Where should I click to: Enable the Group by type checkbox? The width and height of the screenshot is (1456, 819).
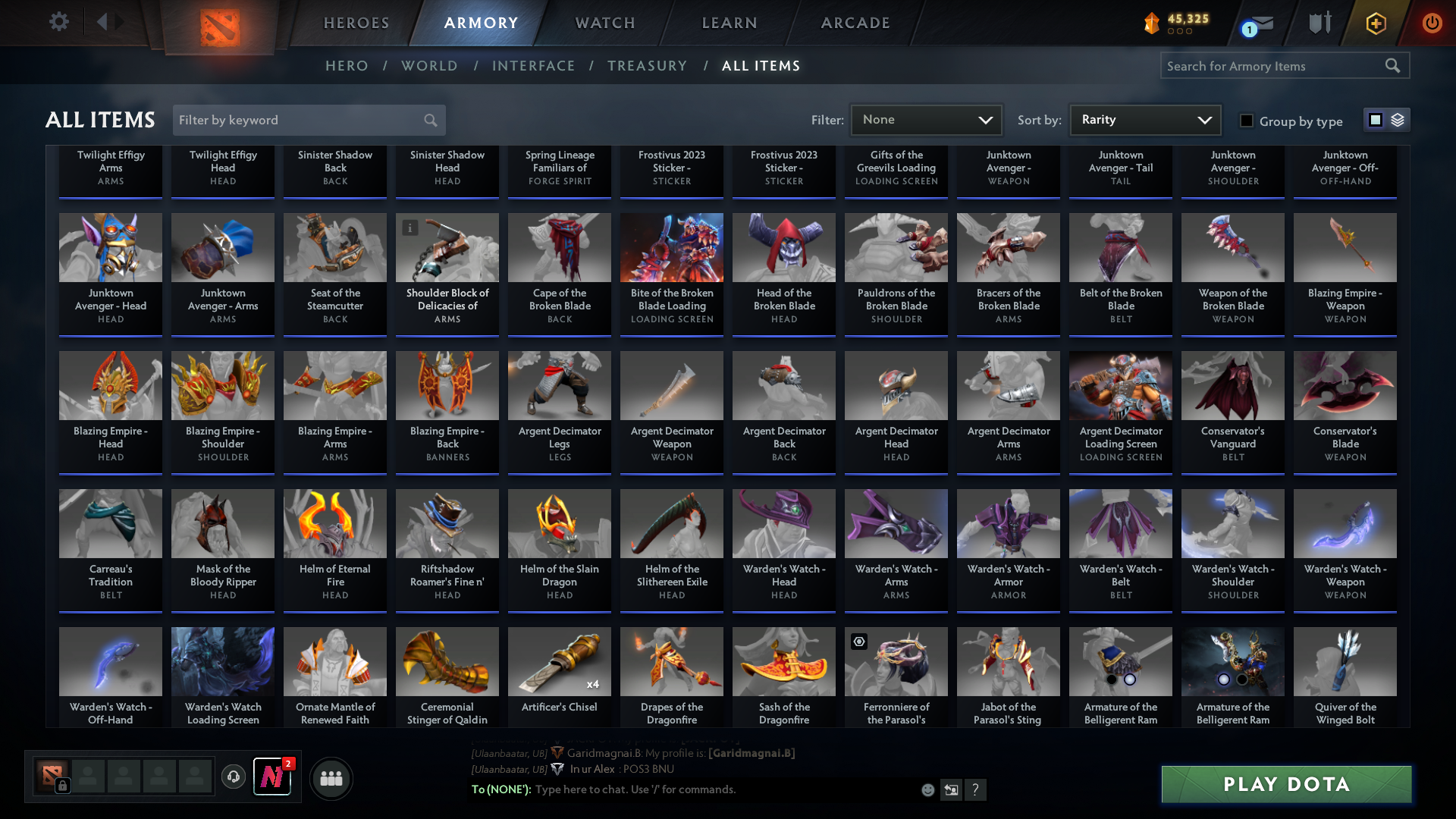tap(1246, 121)
